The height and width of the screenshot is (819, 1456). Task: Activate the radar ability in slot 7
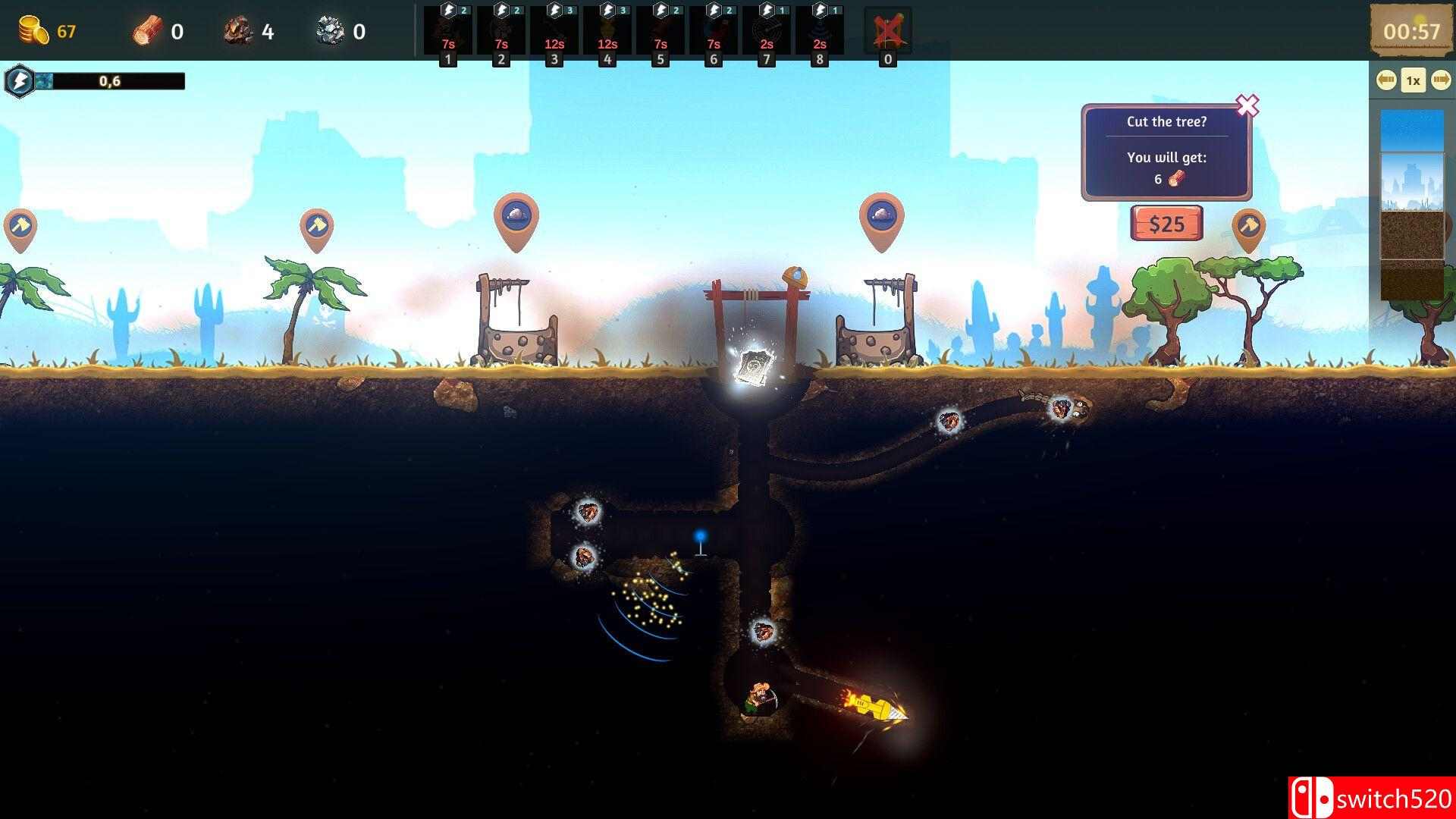(766, 30)
